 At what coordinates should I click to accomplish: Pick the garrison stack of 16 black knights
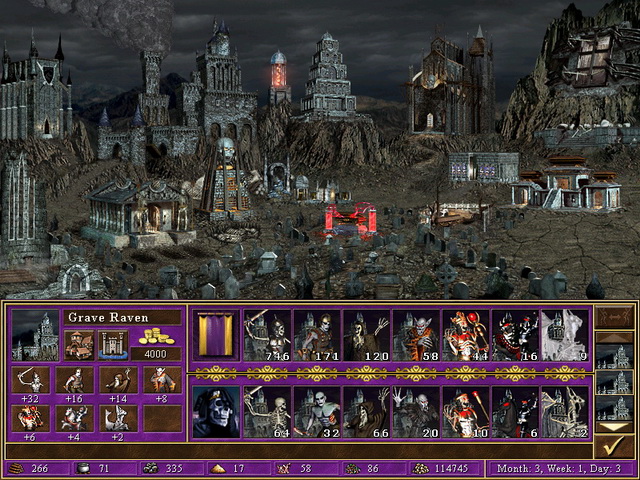(x=514, y=335)
